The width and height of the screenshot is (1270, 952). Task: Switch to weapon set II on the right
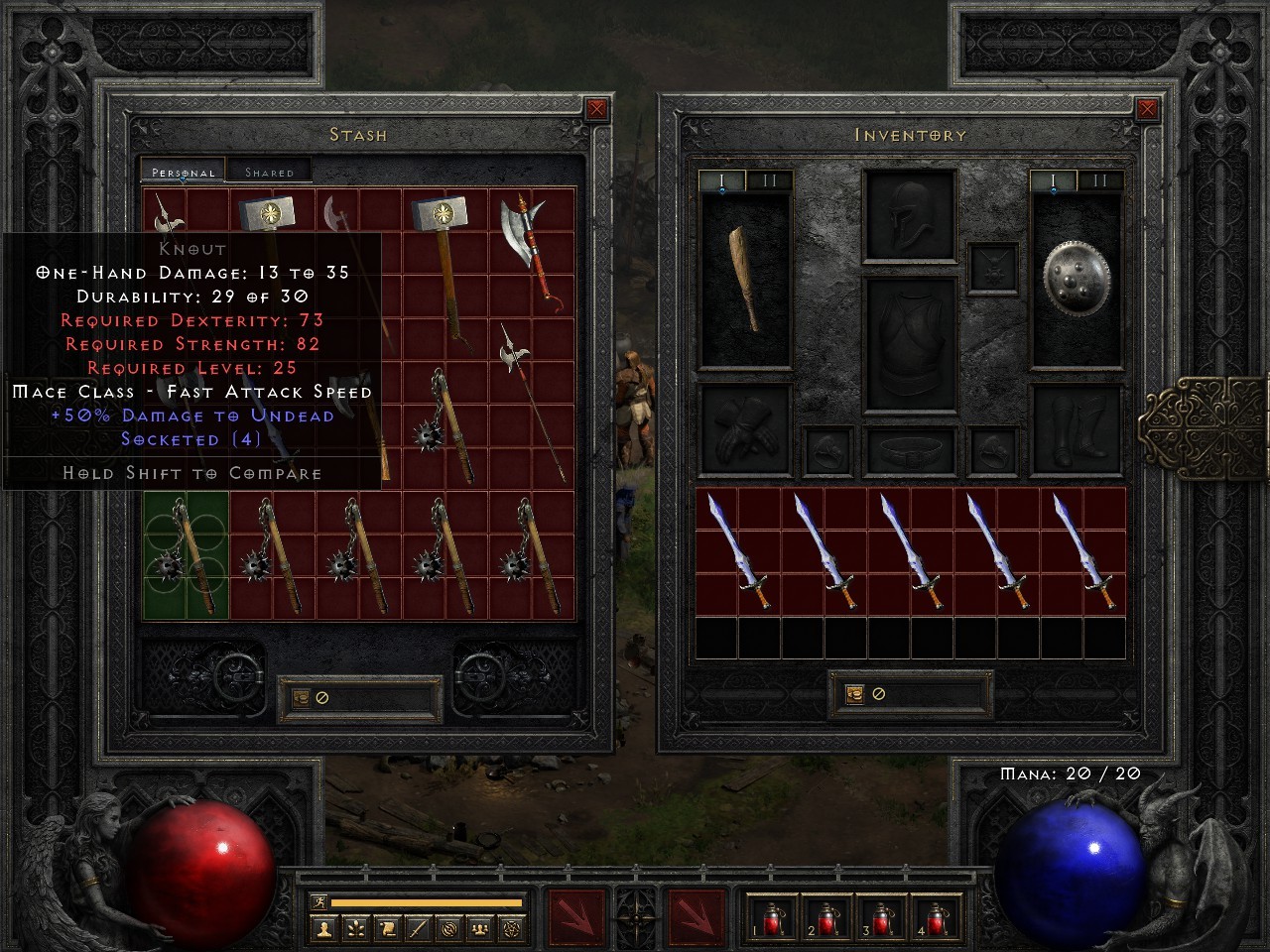tap(1098, 181)
